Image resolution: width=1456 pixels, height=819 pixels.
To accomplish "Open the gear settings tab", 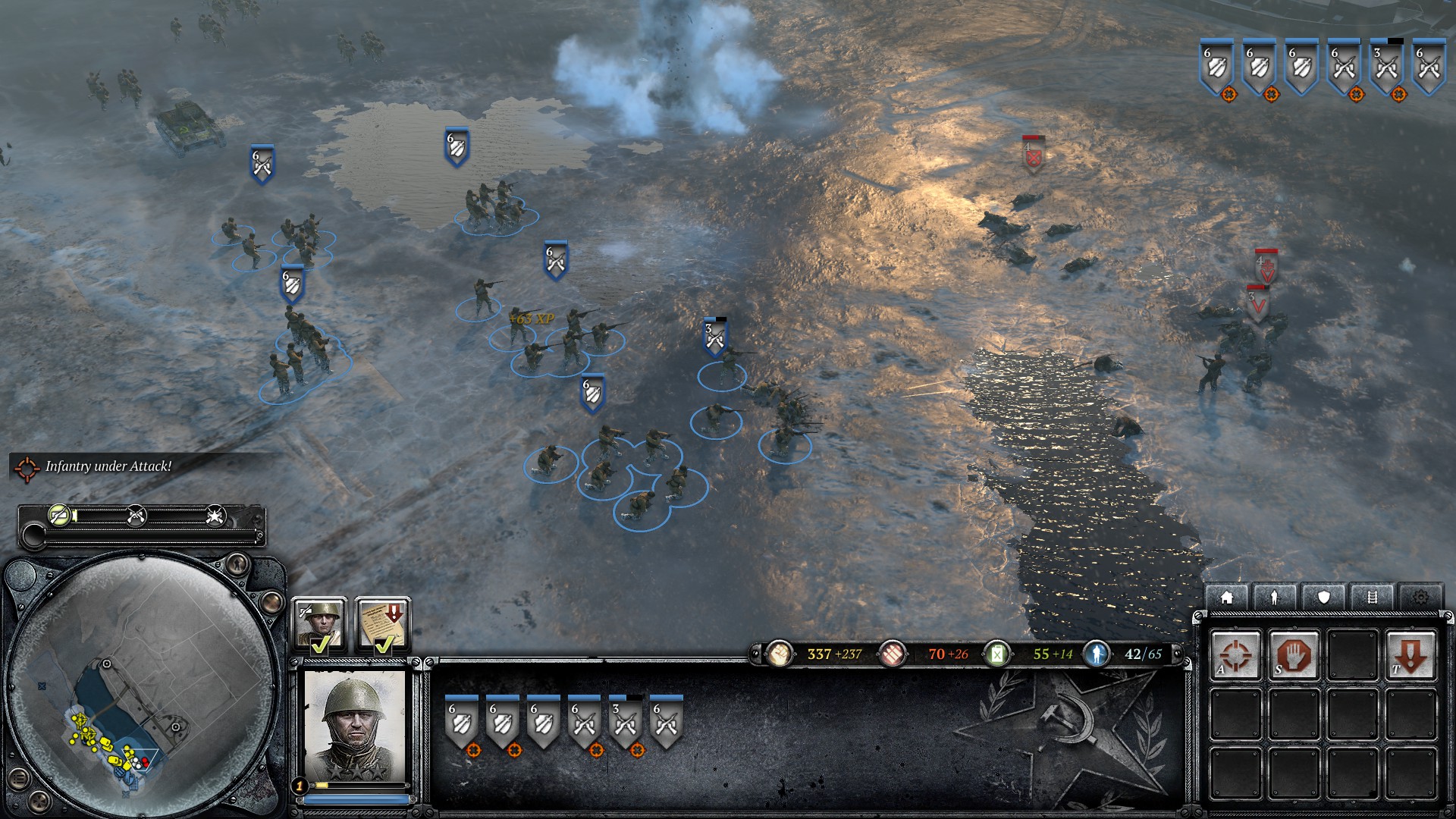I will (1420, 598).
